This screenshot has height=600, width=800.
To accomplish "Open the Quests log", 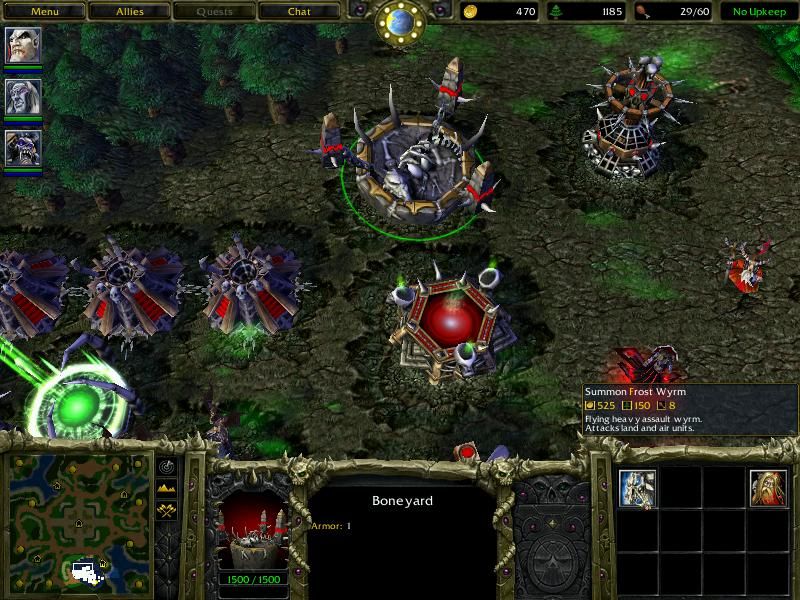I will 214,12.
